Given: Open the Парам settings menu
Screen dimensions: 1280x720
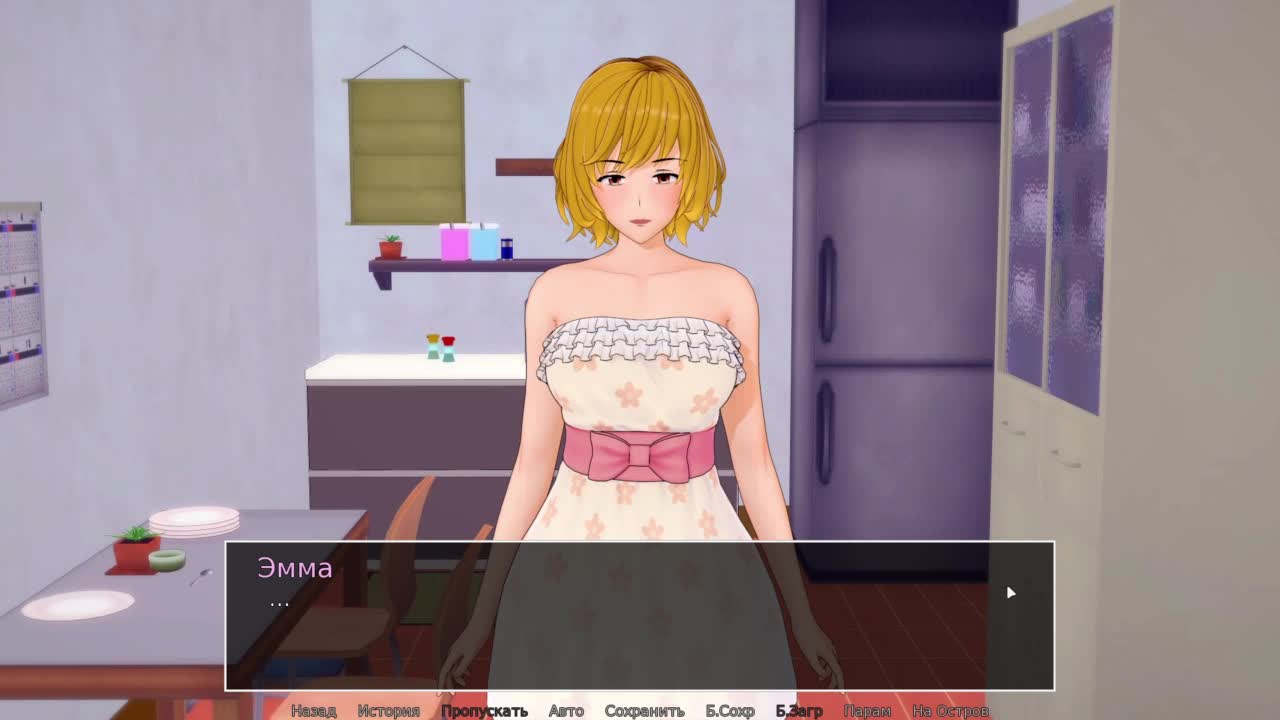Looking at the screenshot, I should [867, 711].
